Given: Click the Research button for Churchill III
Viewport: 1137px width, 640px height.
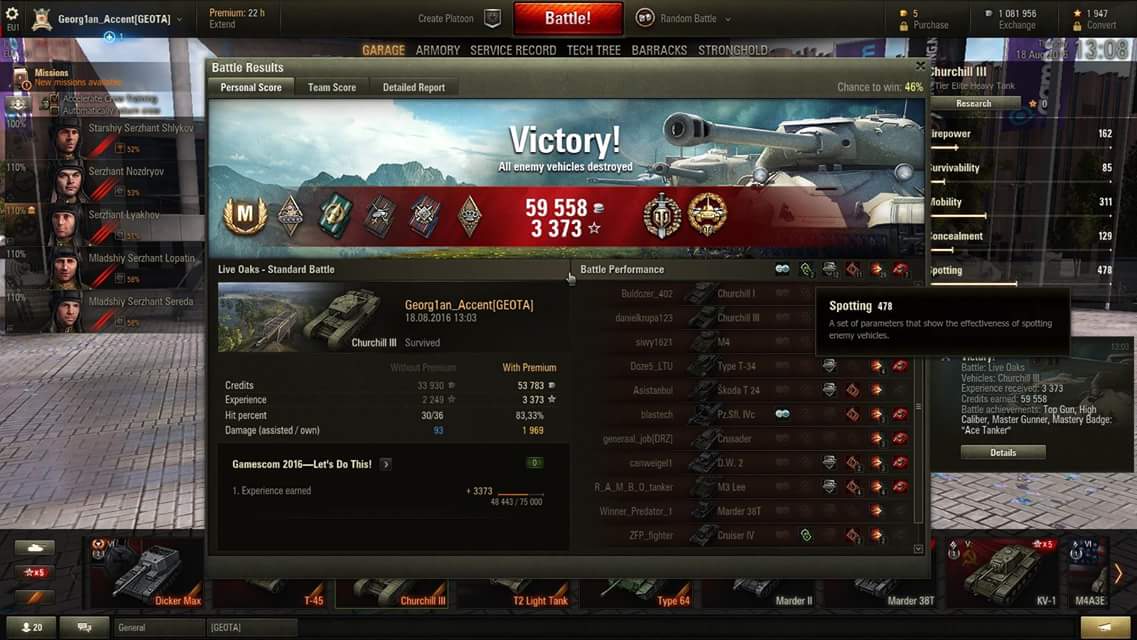Looking at the screenshot, I should click(973, 103).
